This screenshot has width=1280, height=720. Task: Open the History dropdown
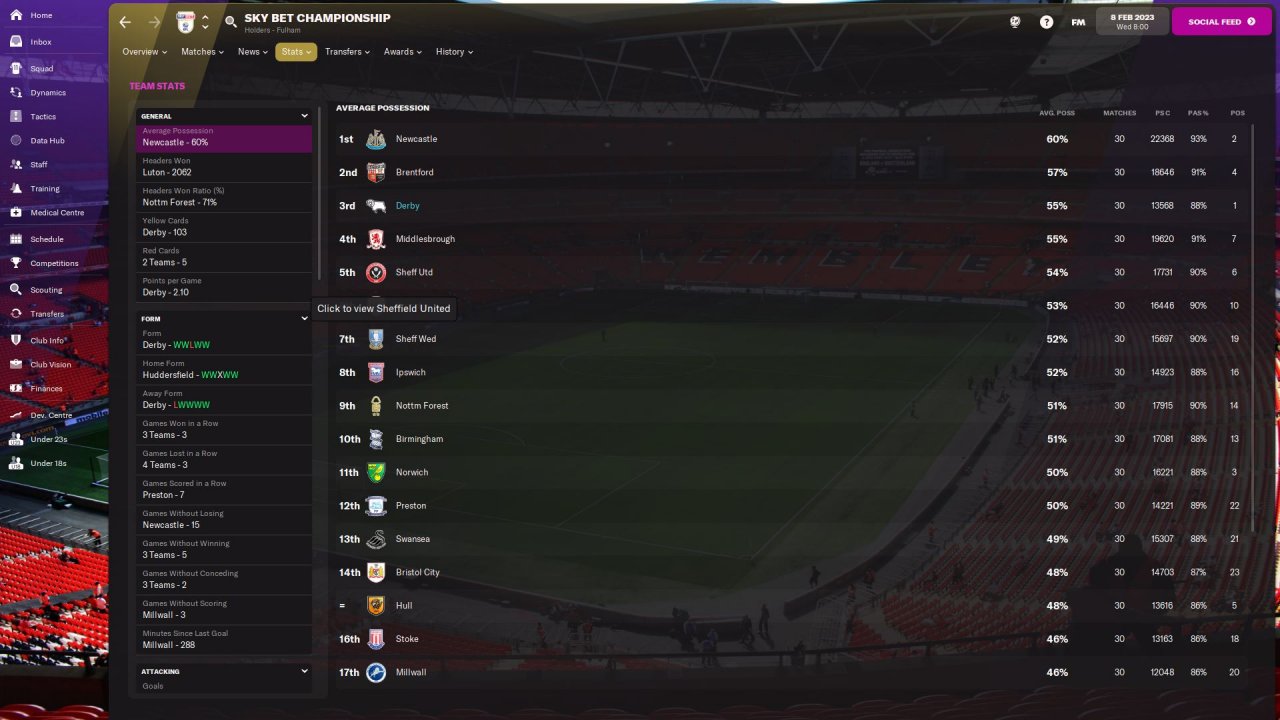[x=454, y=52]
